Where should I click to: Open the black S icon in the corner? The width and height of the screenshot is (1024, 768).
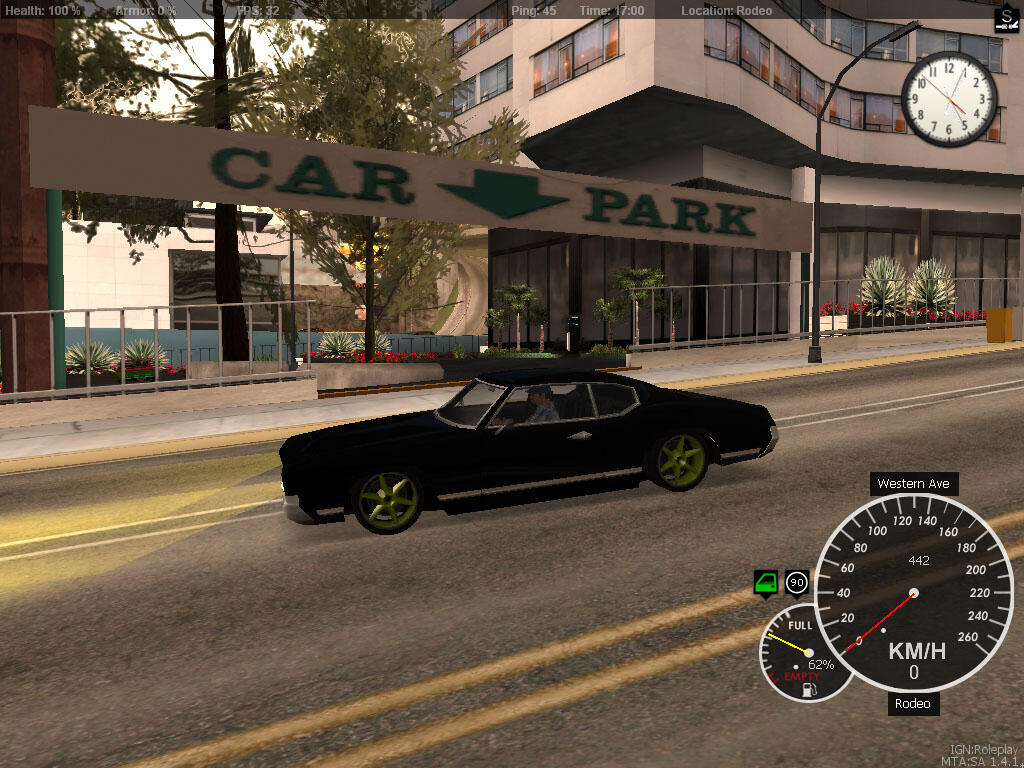[1006, 18]
